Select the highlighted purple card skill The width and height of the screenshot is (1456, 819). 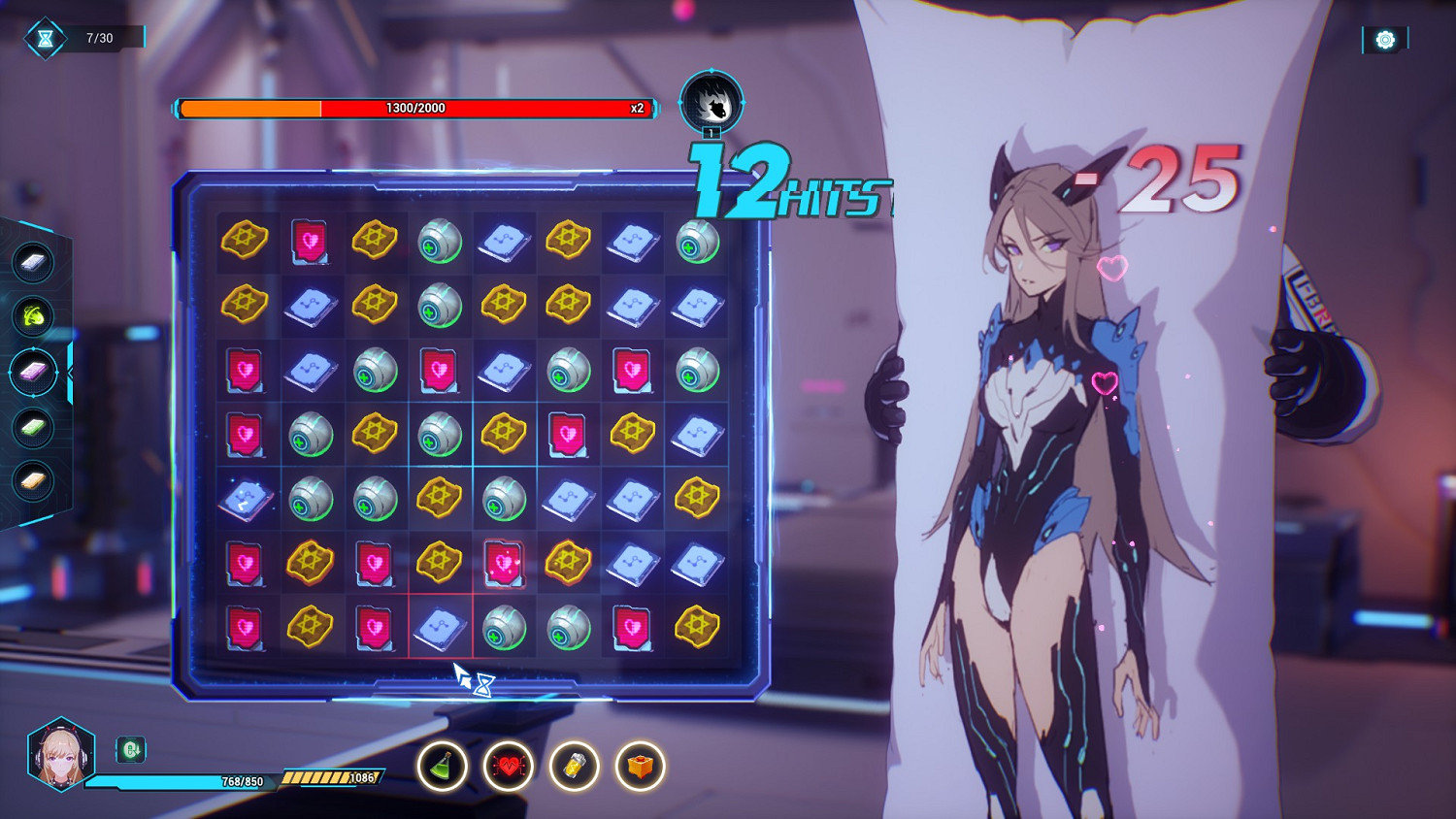pyautogui.click(x=35, y=372)
